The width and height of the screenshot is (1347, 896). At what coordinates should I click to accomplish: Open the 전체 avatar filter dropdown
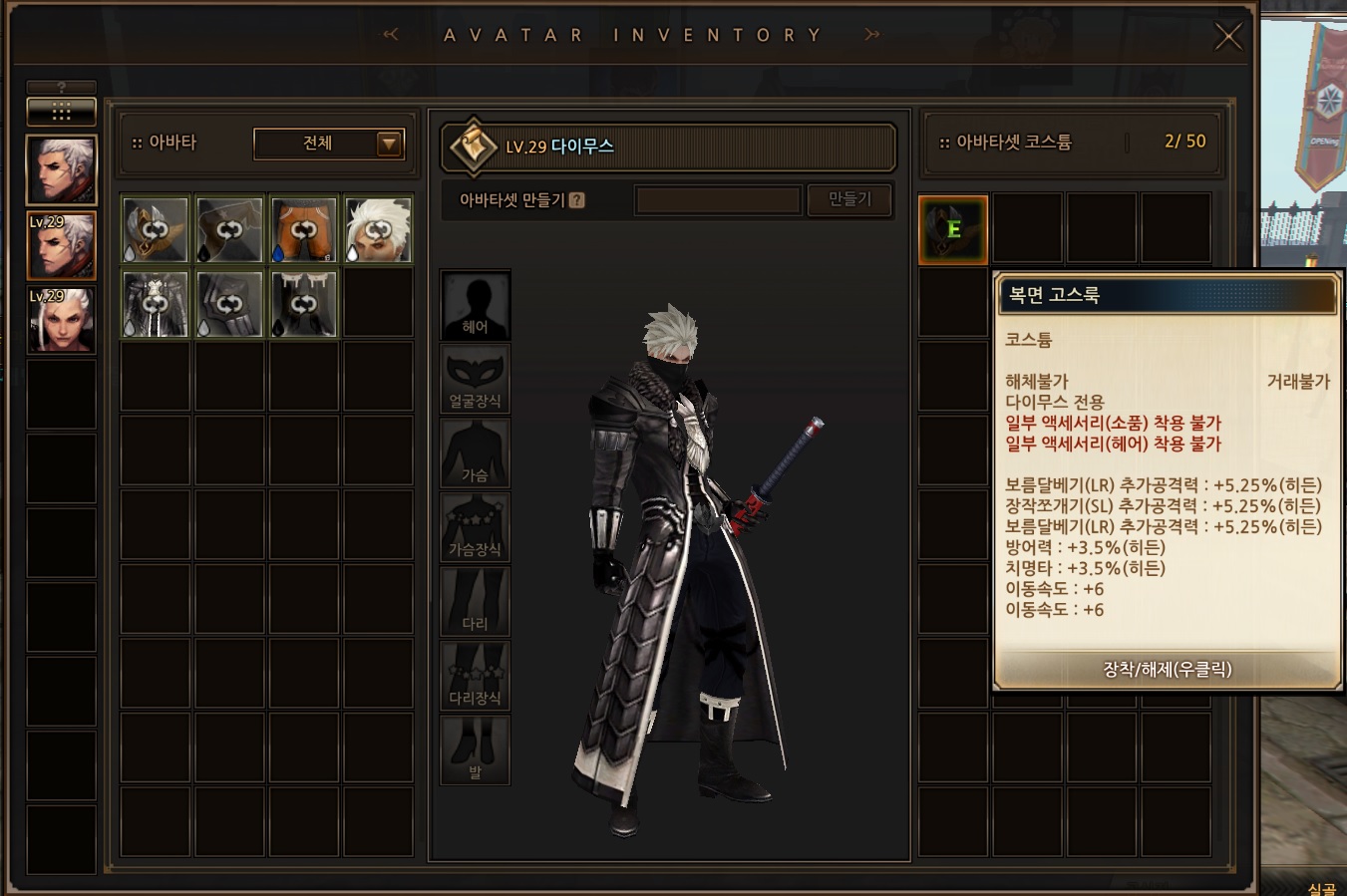(328, 144)
